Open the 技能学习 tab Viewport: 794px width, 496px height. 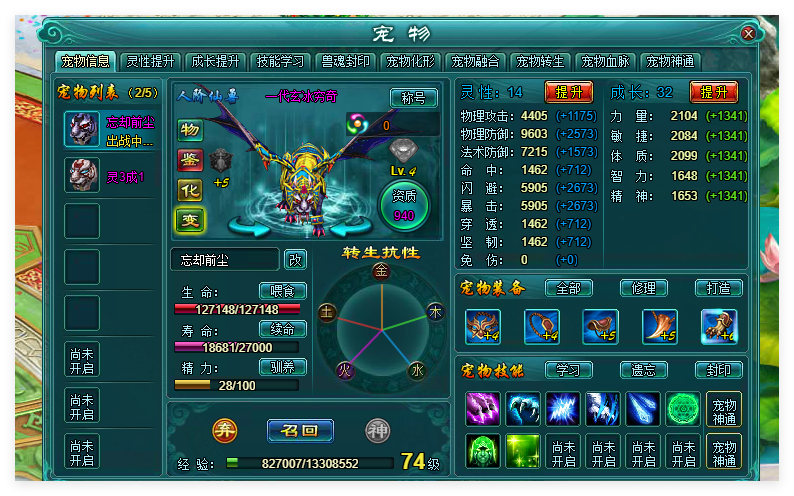pos(279,61)
